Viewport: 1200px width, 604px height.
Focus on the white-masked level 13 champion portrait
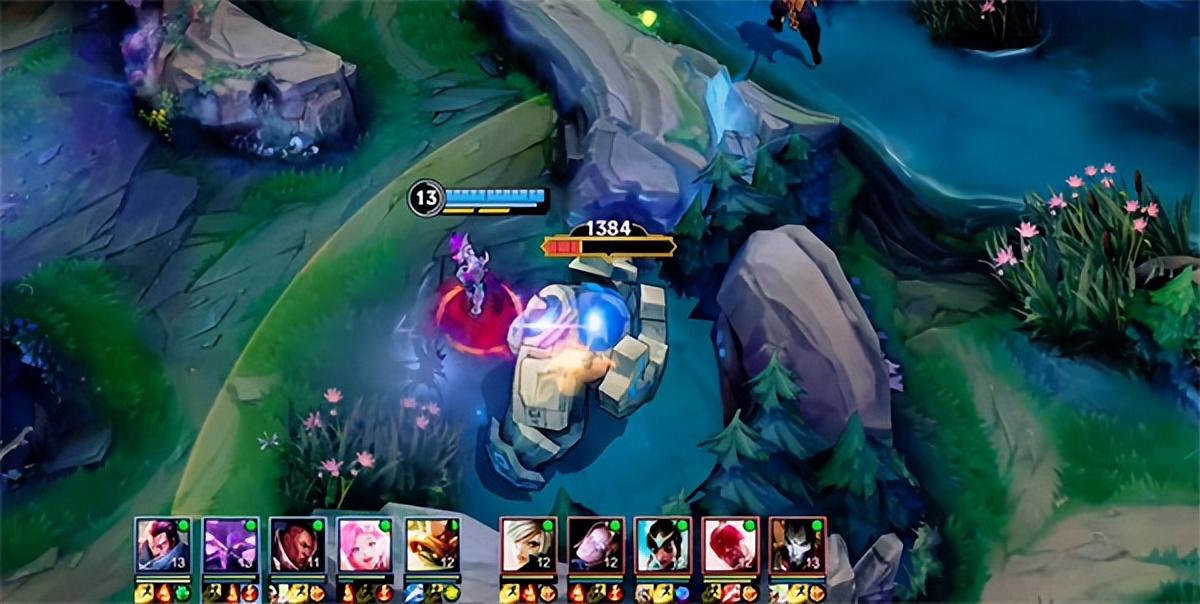(x=798, y=545)
